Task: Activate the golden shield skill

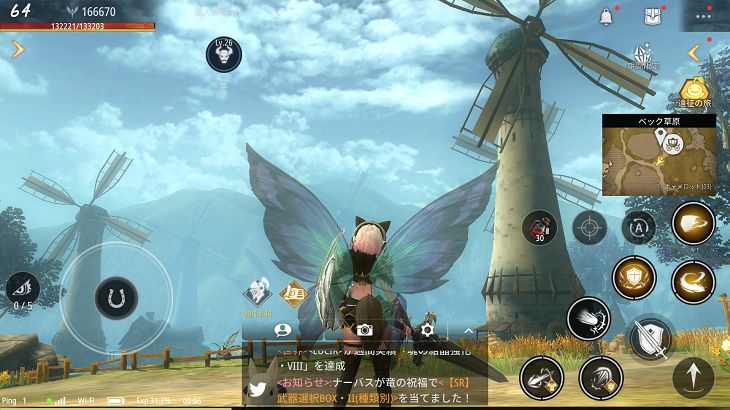Action: click(633, 277)
